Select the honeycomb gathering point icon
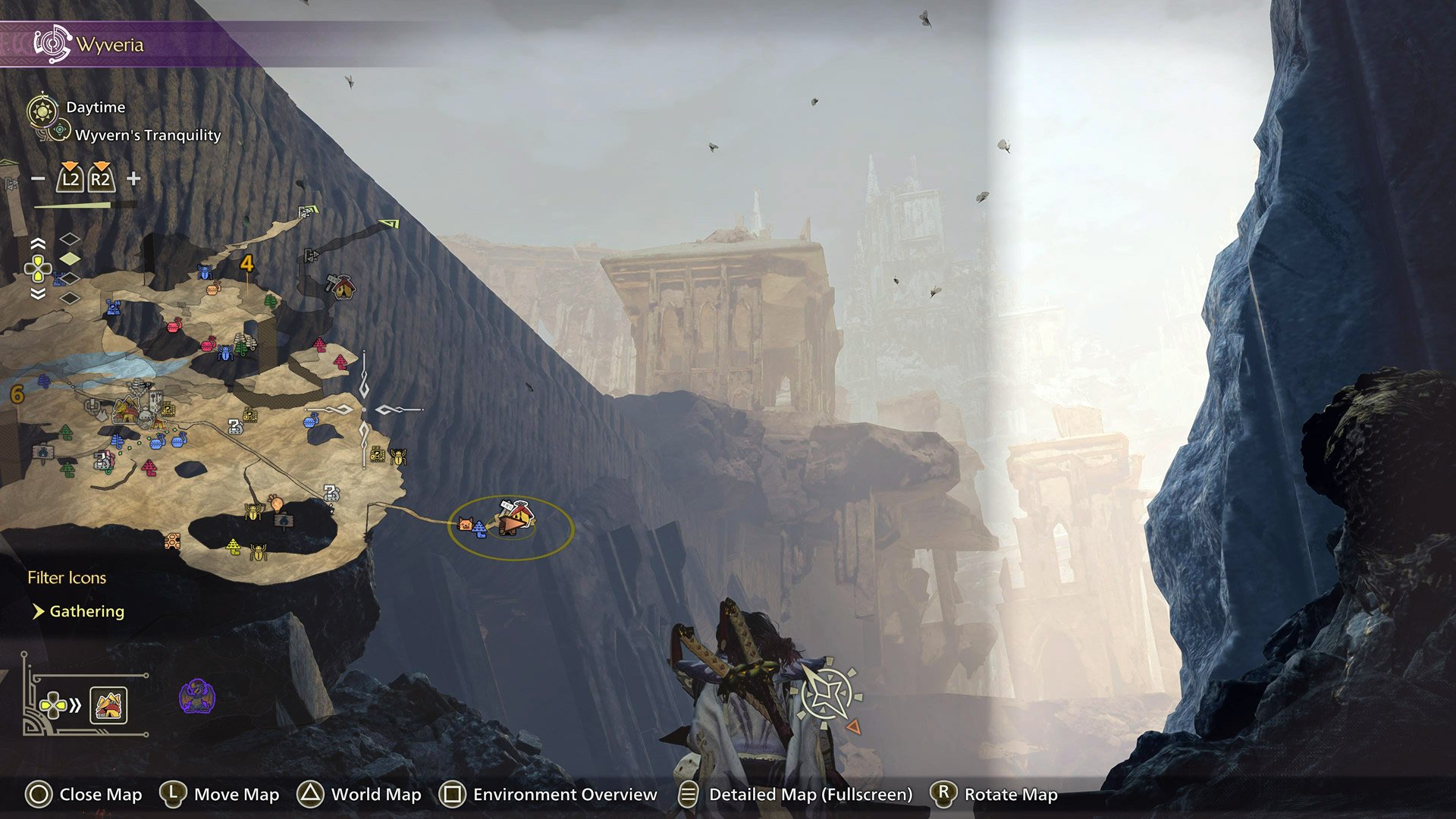 pyautogui.click(x=171, y=539)
